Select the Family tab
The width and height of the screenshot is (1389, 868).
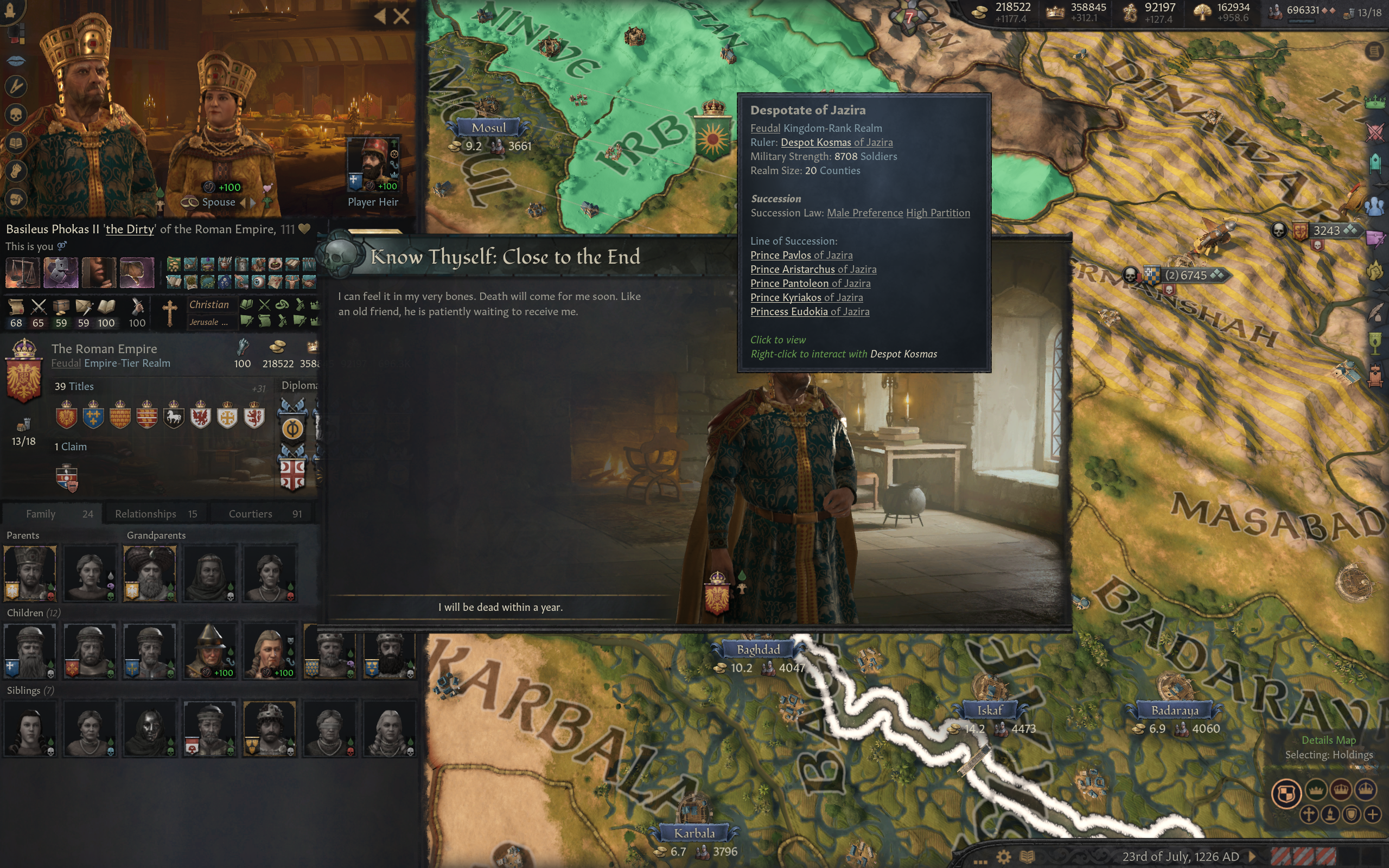tap(52, 514)
